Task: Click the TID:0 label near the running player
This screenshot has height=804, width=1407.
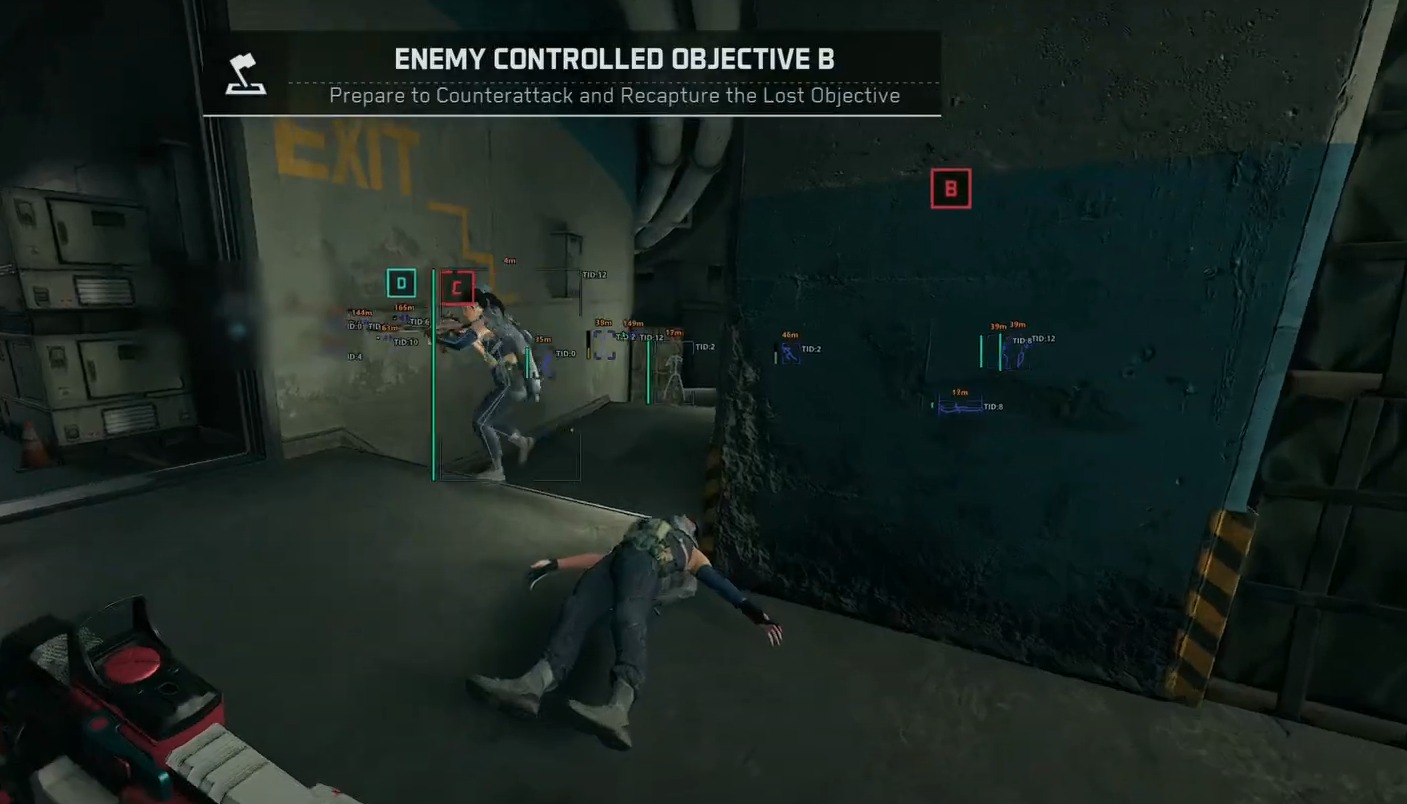Action: [567, 351]
